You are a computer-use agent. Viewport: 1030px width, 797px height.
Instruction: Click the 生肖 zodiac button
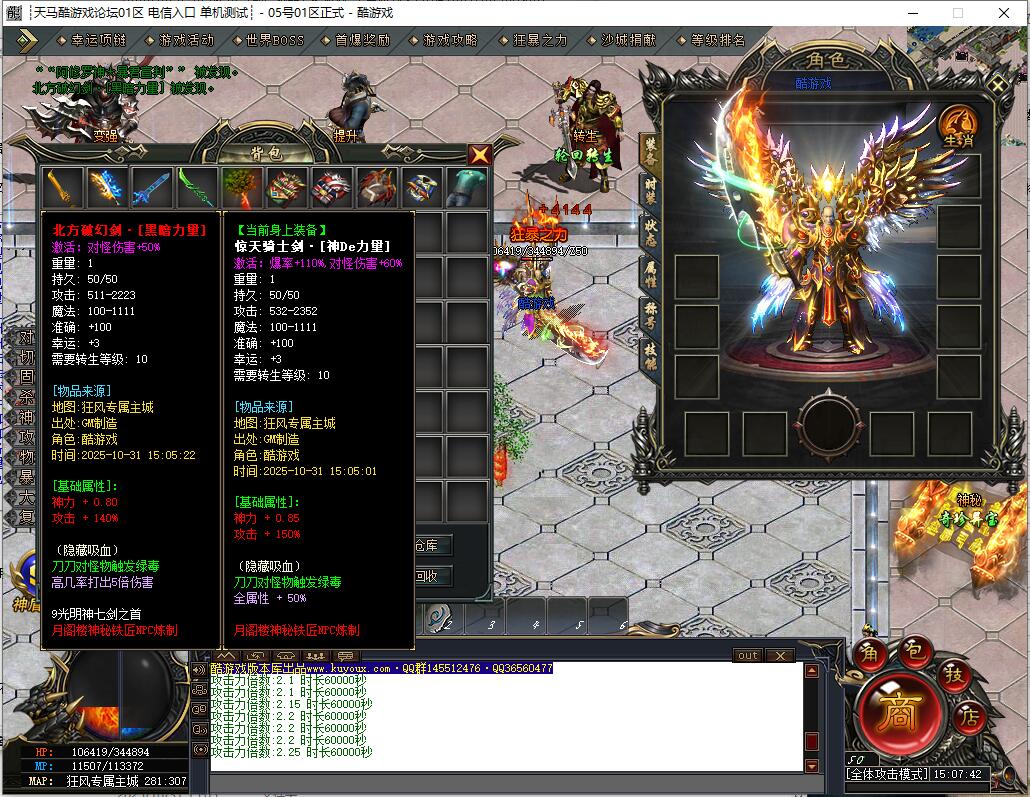[x=958, y=128]
